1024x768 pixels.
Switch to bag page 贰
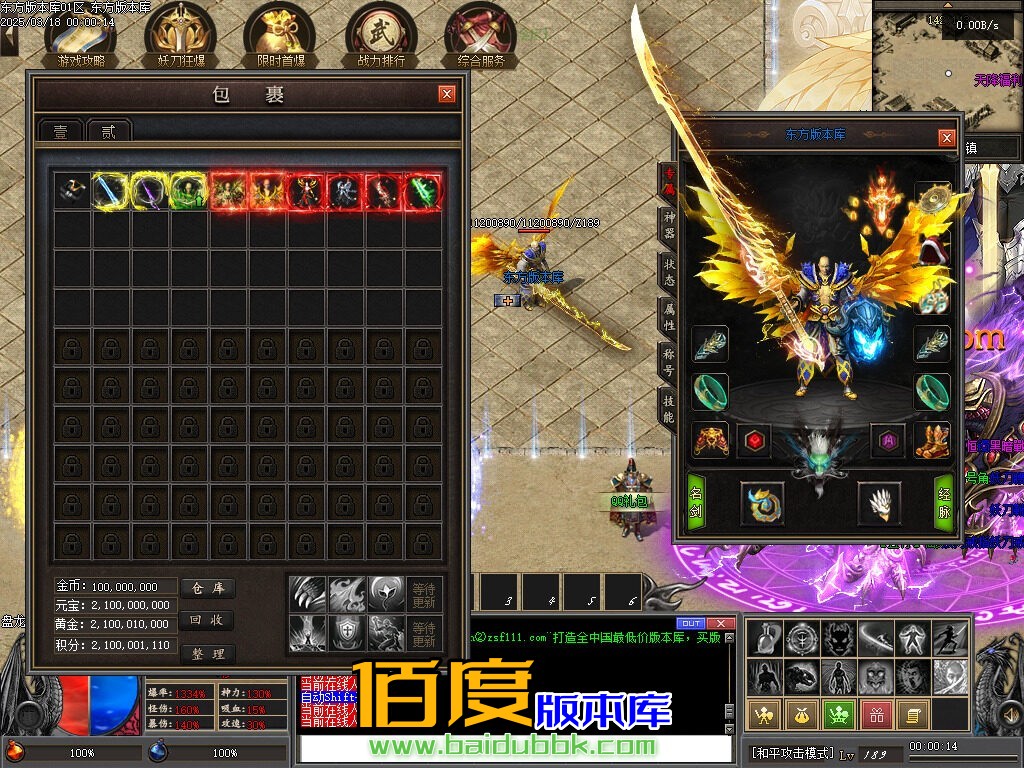tap(108, 131)
